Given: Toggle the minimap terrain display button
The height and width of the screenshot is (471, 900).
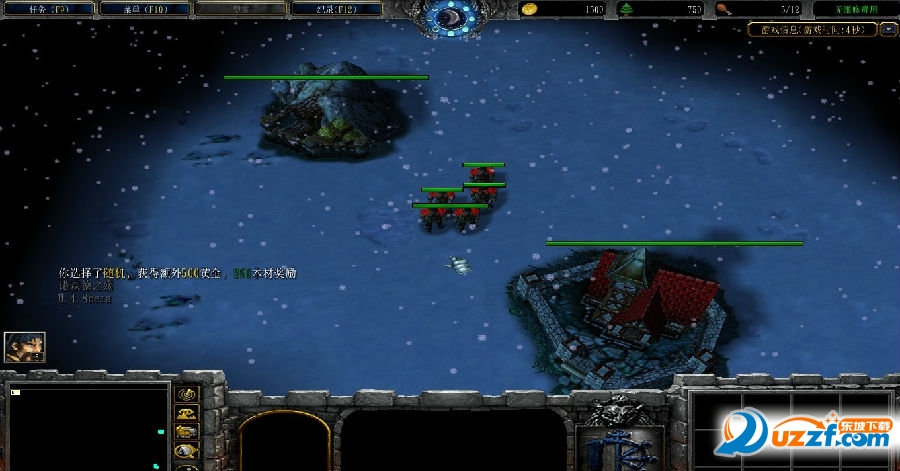Looking at the screenshot, I should pyautogui.click(x=187, y=413).
